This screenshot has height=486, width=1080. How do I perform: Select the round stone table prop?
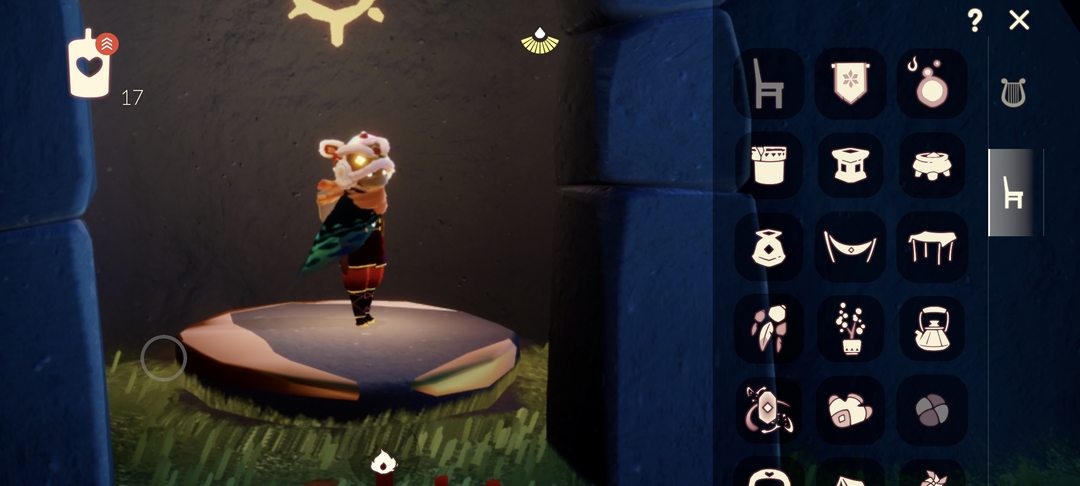(x=932, y=165)
